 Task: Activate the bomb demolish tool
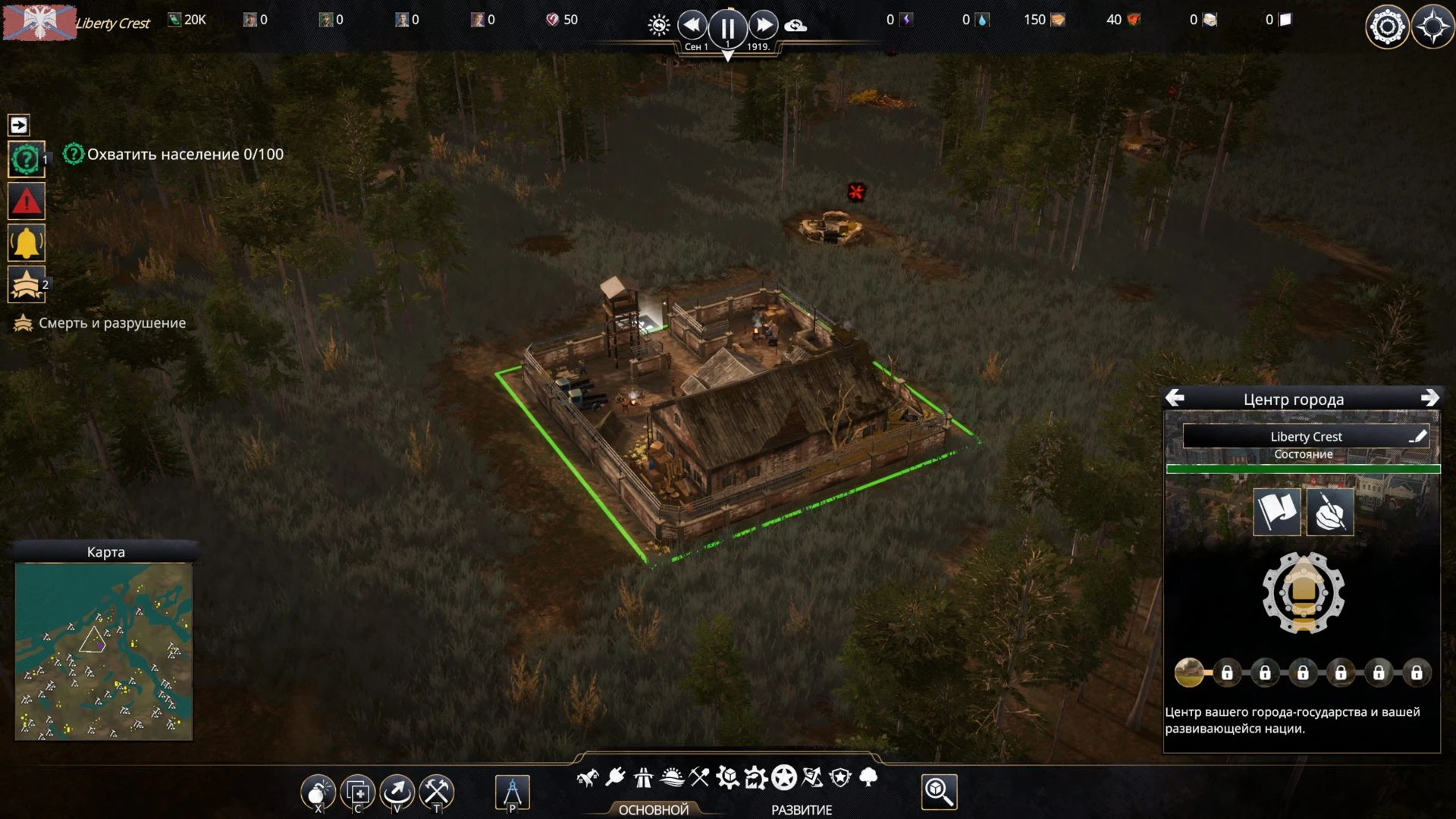[318, 792]
